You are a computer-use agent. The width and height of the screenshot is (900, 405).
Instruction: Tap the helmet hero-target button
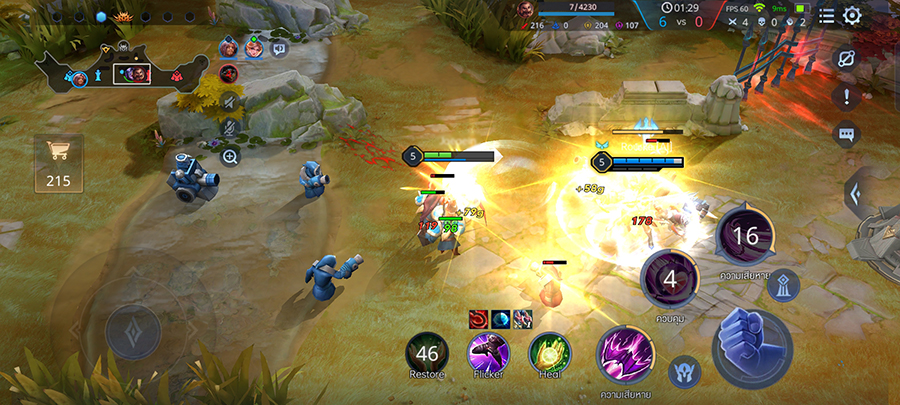click(x=684, y=370)
